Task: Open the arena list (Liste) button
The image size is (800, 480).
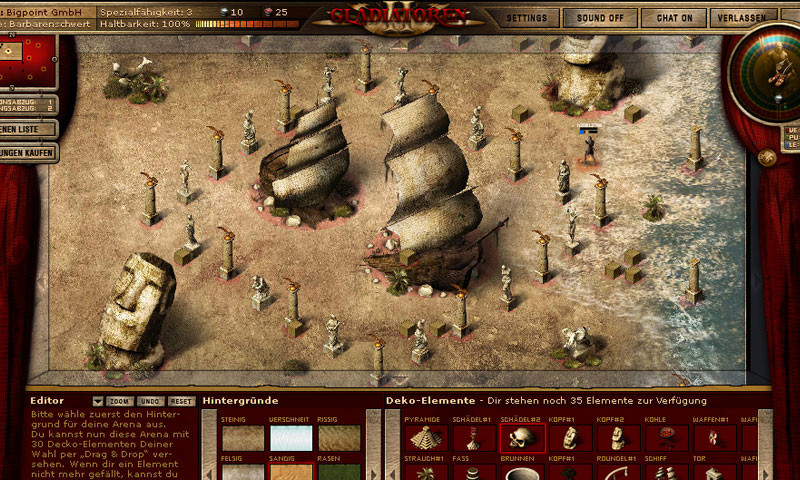Action: click(x=24, y=129)
